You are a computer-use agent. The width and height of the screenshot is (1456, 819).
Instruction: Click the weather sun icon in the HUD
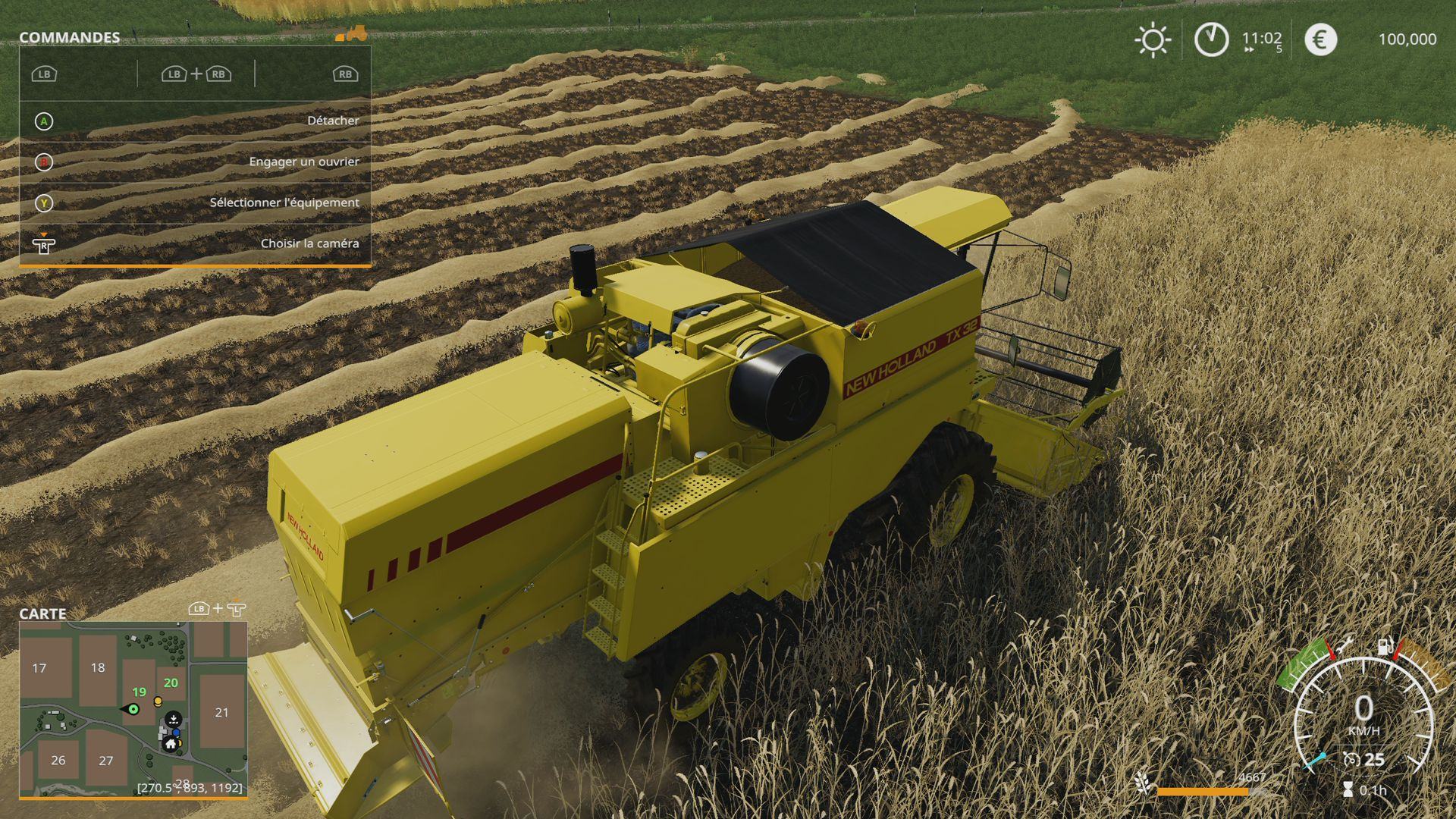click(x=1151, y=39)
